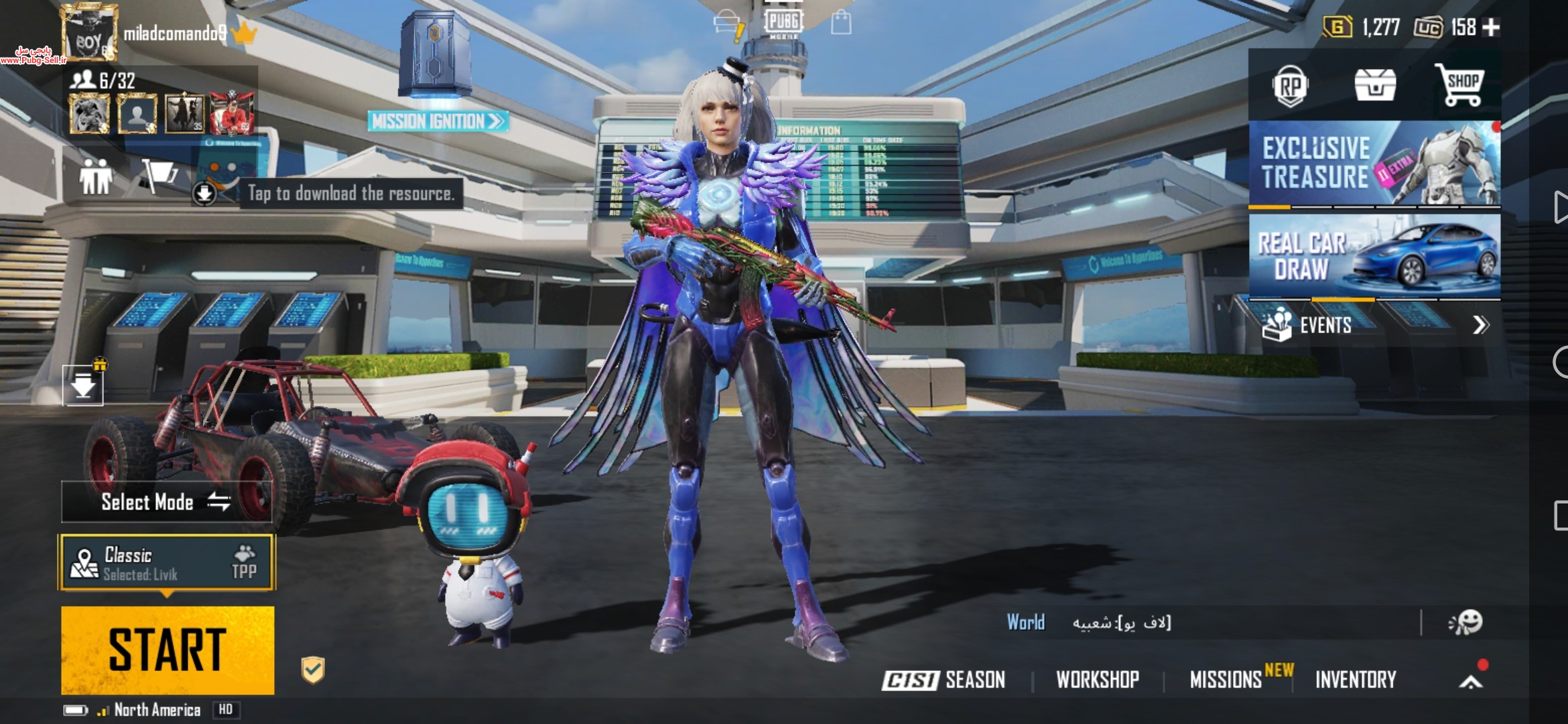Tap the resource download icon
Screen dimensions: 1568x724
tap(204, 194)
